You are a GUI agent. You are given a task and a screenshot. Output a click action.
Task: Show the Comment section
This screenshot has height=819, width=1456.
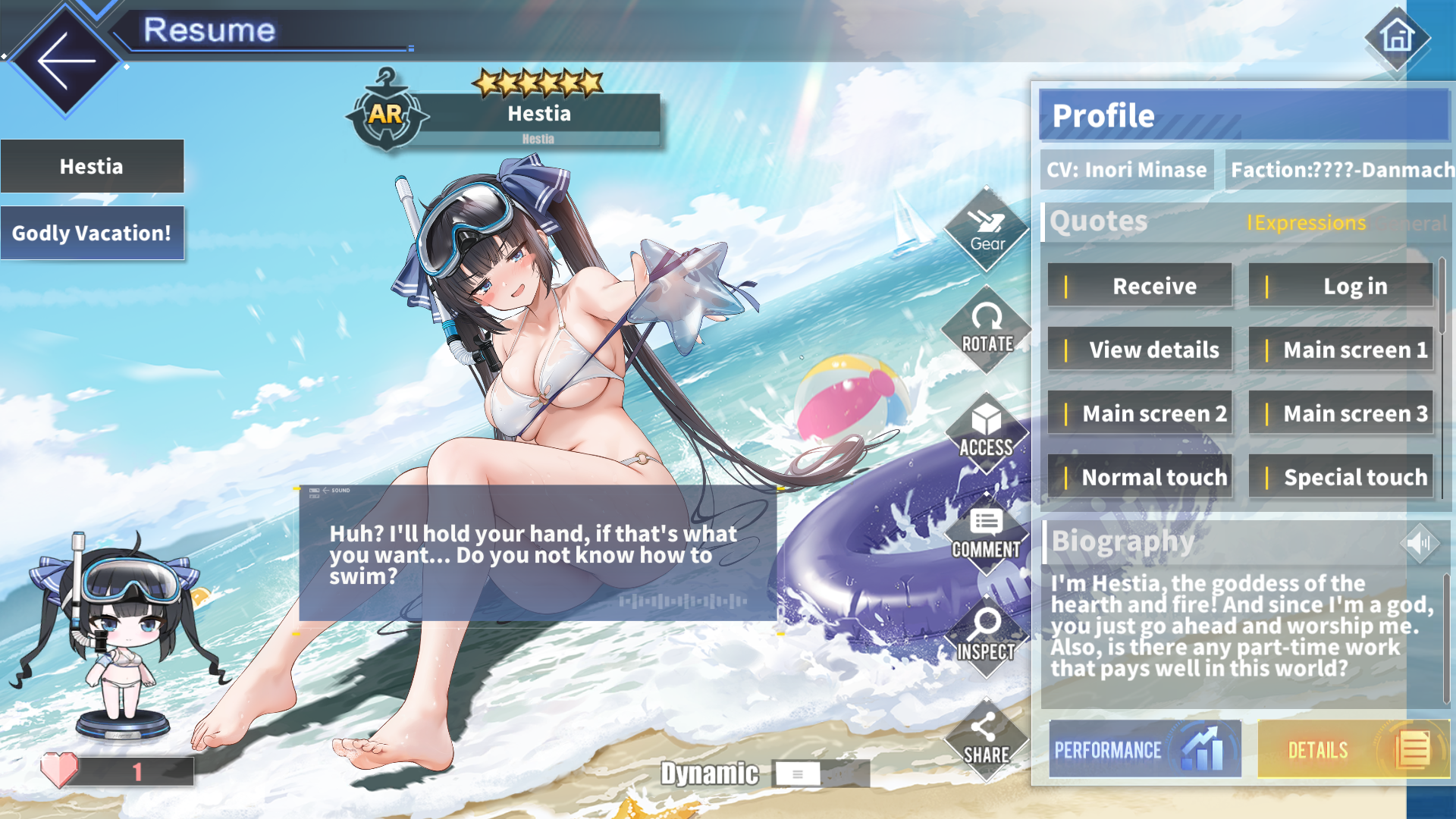(x=987, y=535)
